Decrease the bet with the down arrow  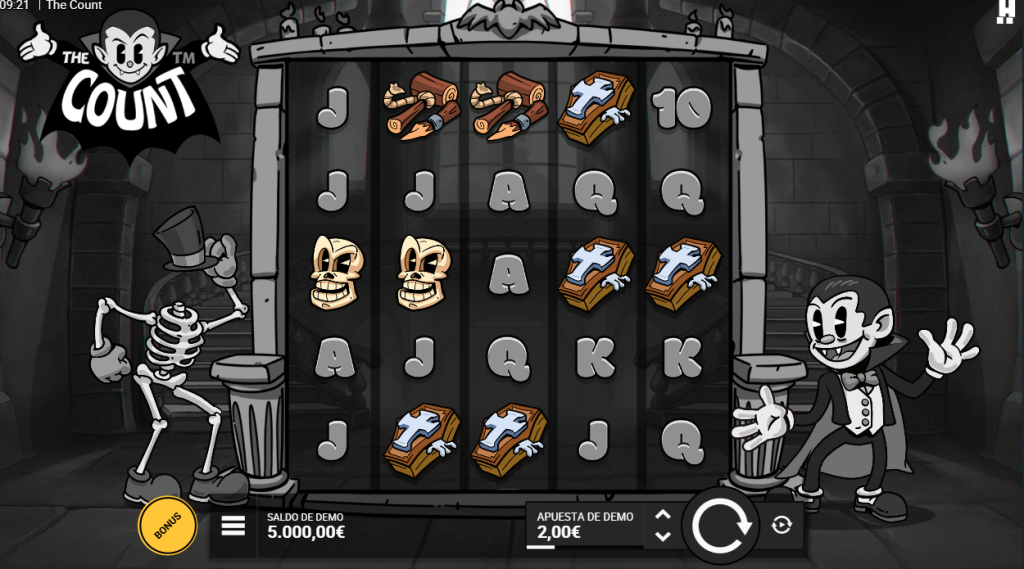point(662,536)
